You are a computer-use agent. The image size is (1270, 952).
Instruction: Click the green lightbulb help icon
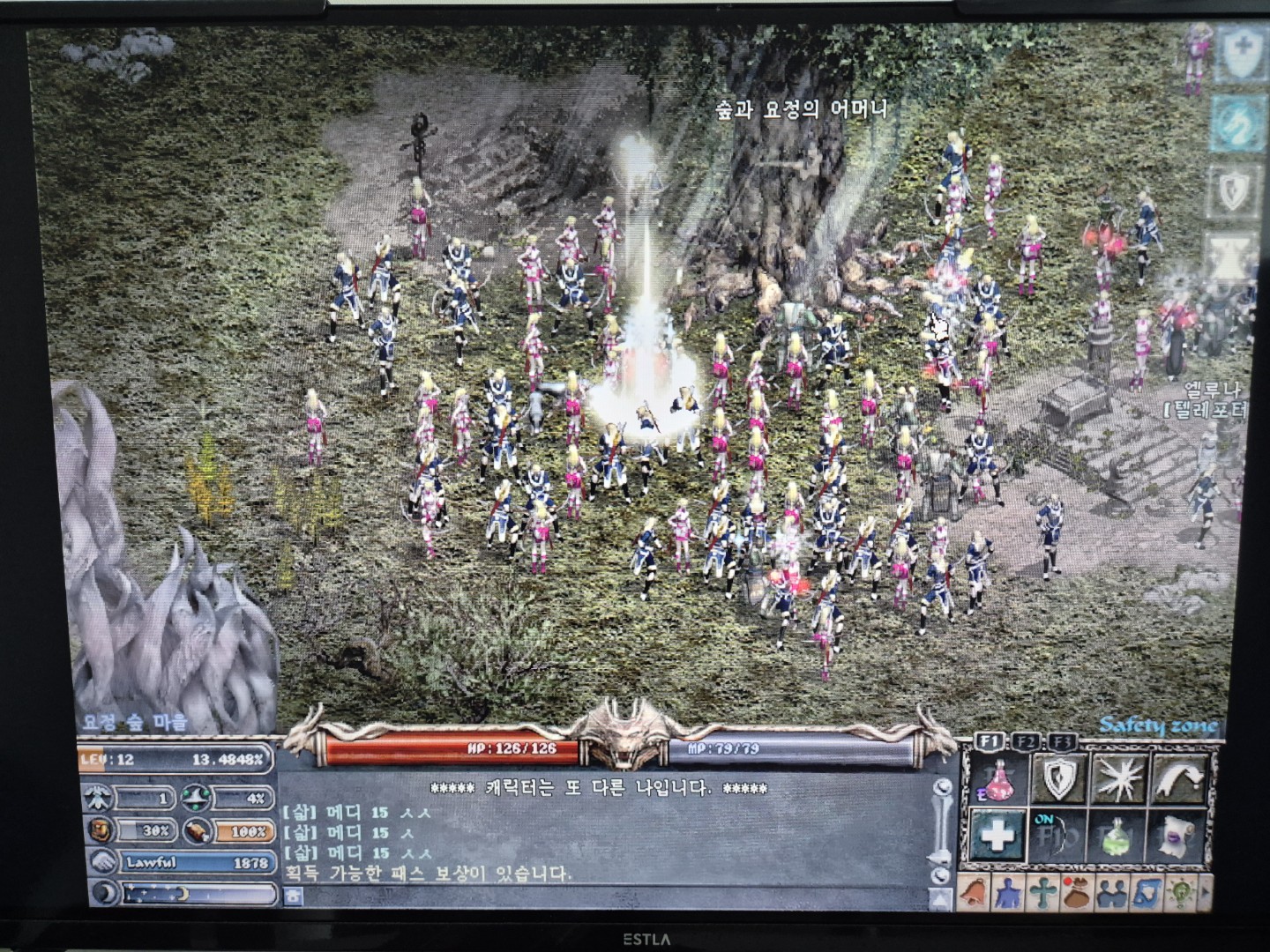tap(1178, 891)
